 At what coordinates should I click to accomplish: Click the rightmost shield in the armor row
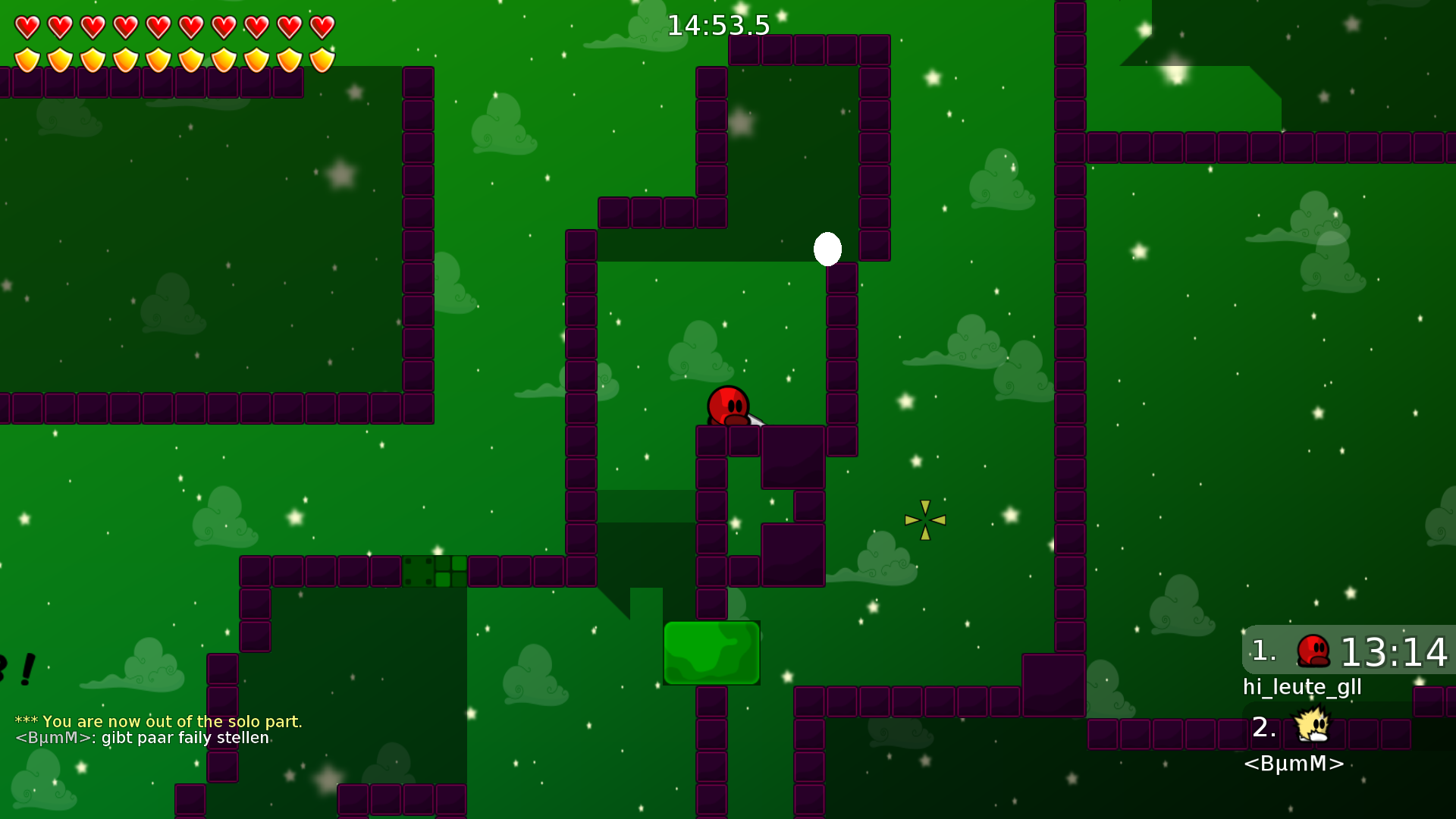(x=322, y=58)
